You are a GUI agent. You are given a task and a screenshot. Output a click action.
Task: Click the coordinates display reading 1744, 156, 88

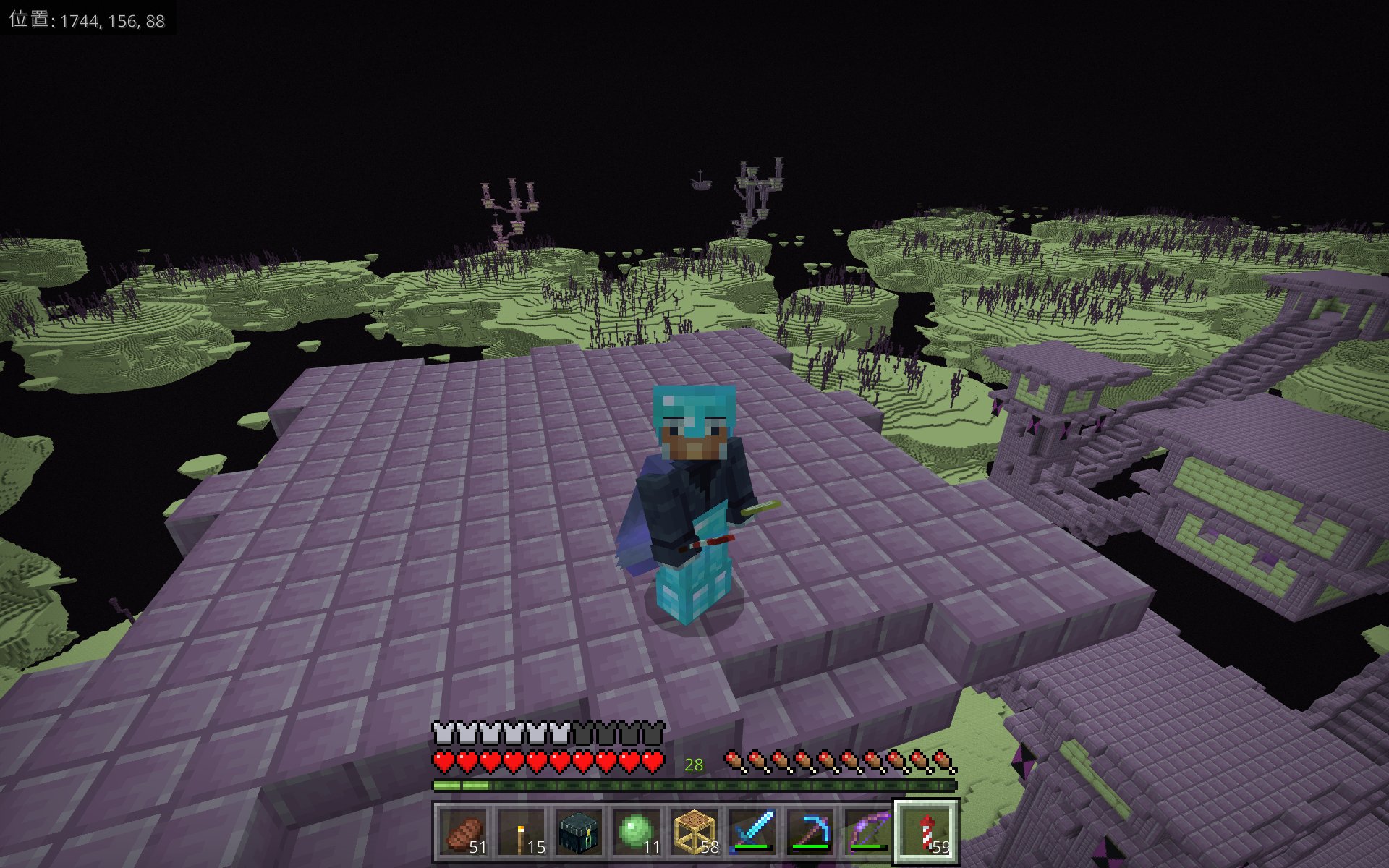[87, 20]
